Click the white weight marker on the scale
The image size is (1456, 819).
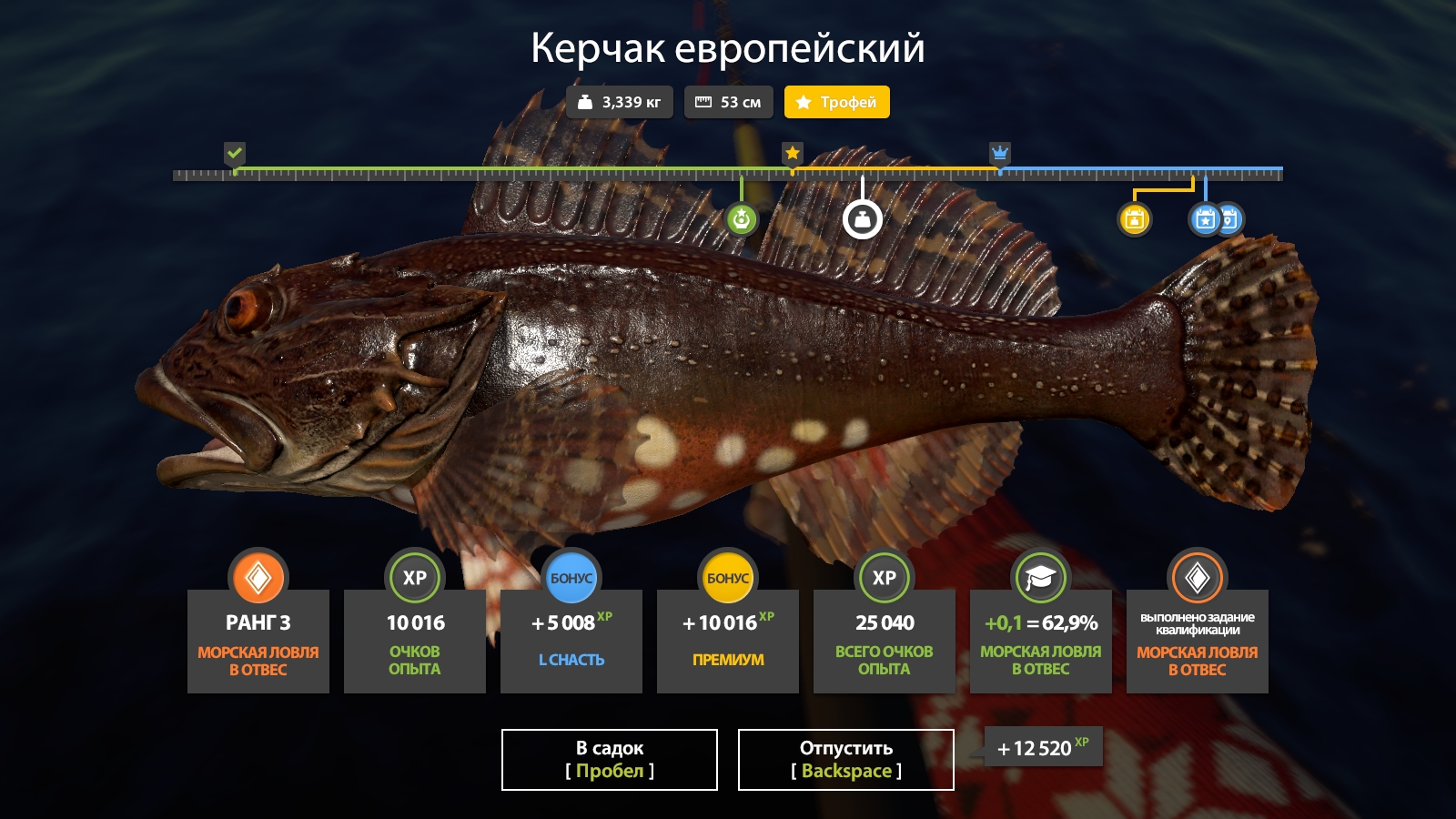862,219
